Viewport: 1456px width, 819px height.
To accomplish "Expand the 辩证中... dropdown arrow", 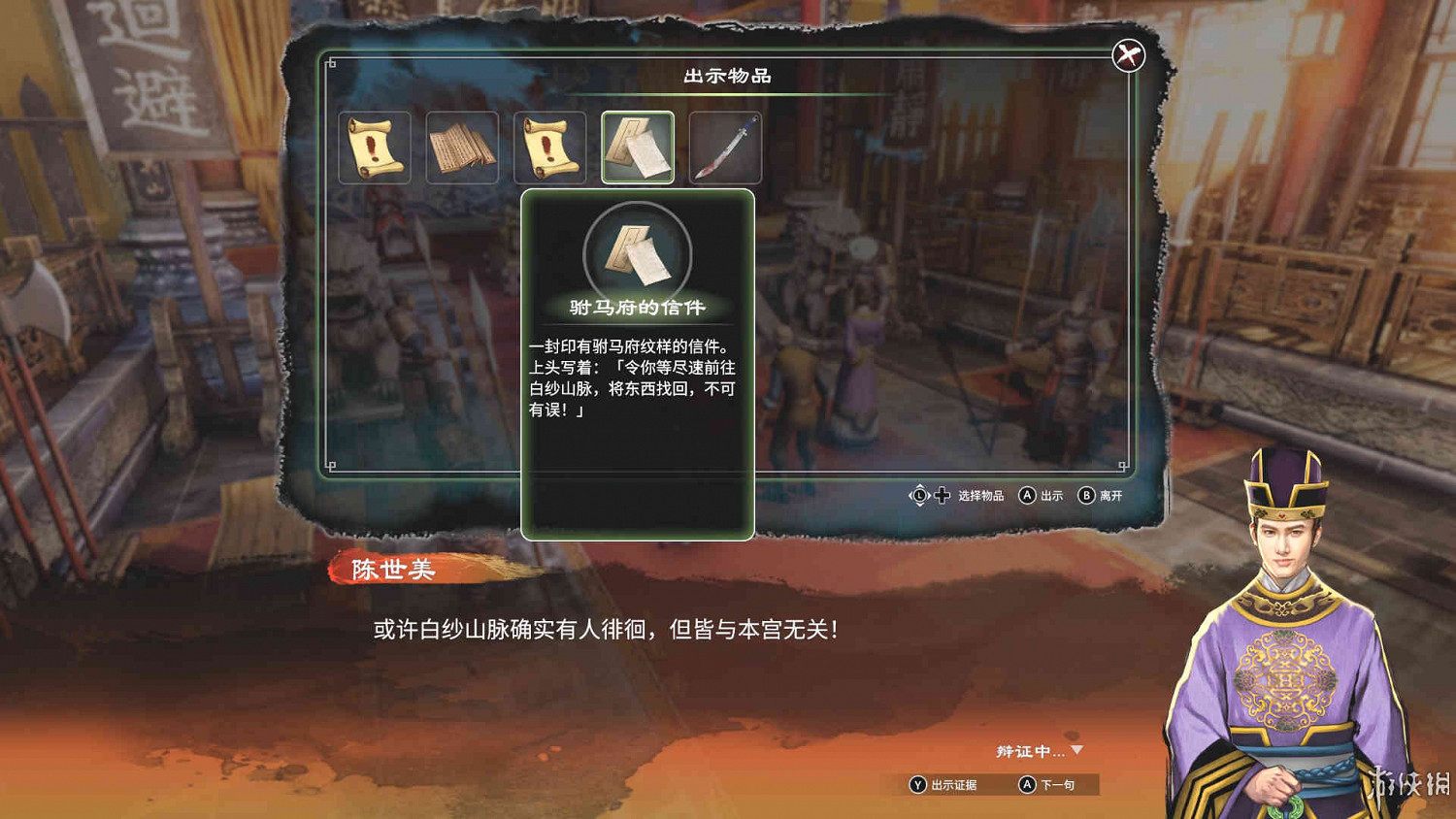I will click(1077, 748).
